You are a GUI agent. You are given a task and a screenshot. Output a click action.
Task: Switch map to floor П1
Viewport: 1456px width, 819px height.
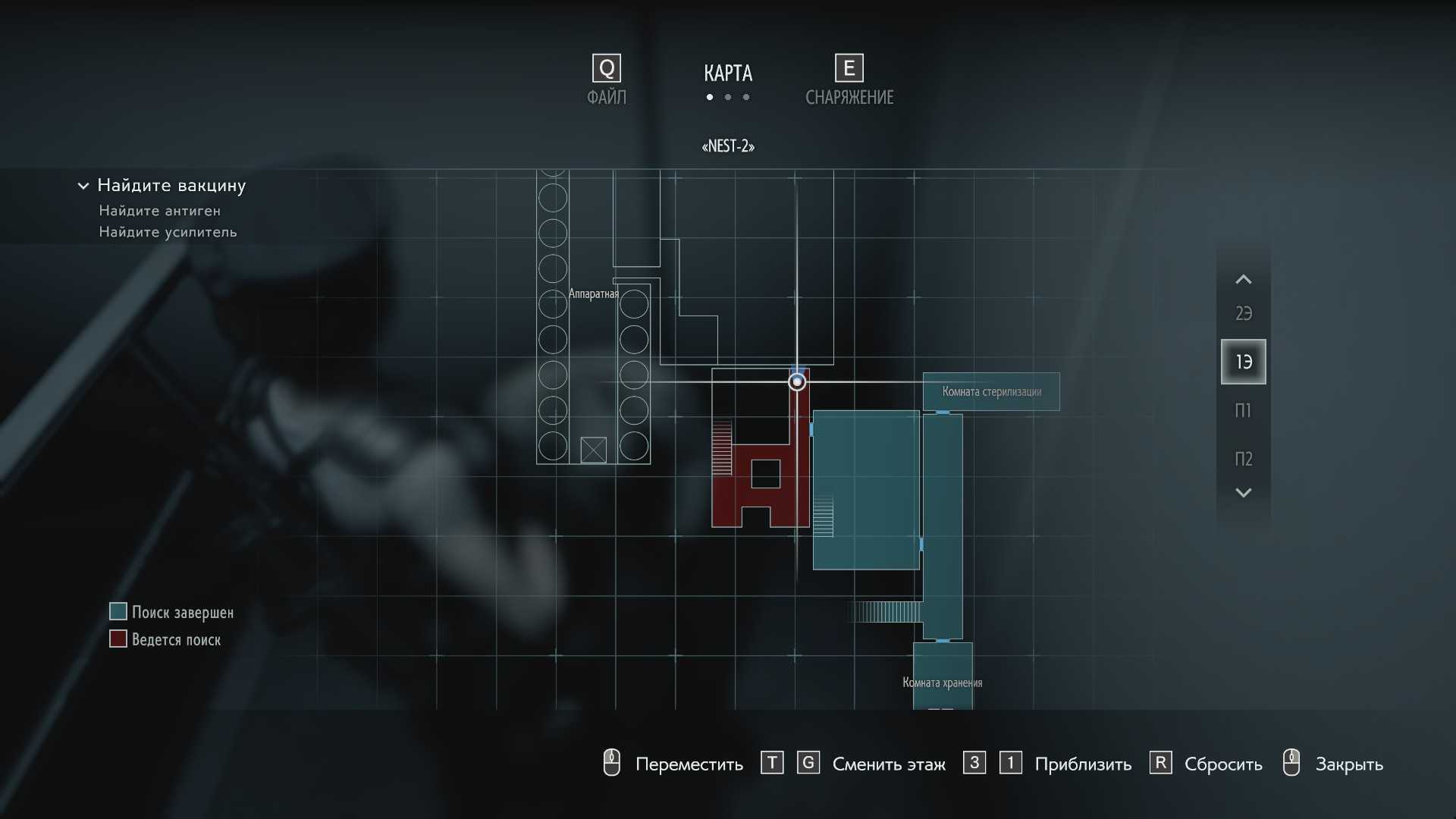pos(1243,410)
